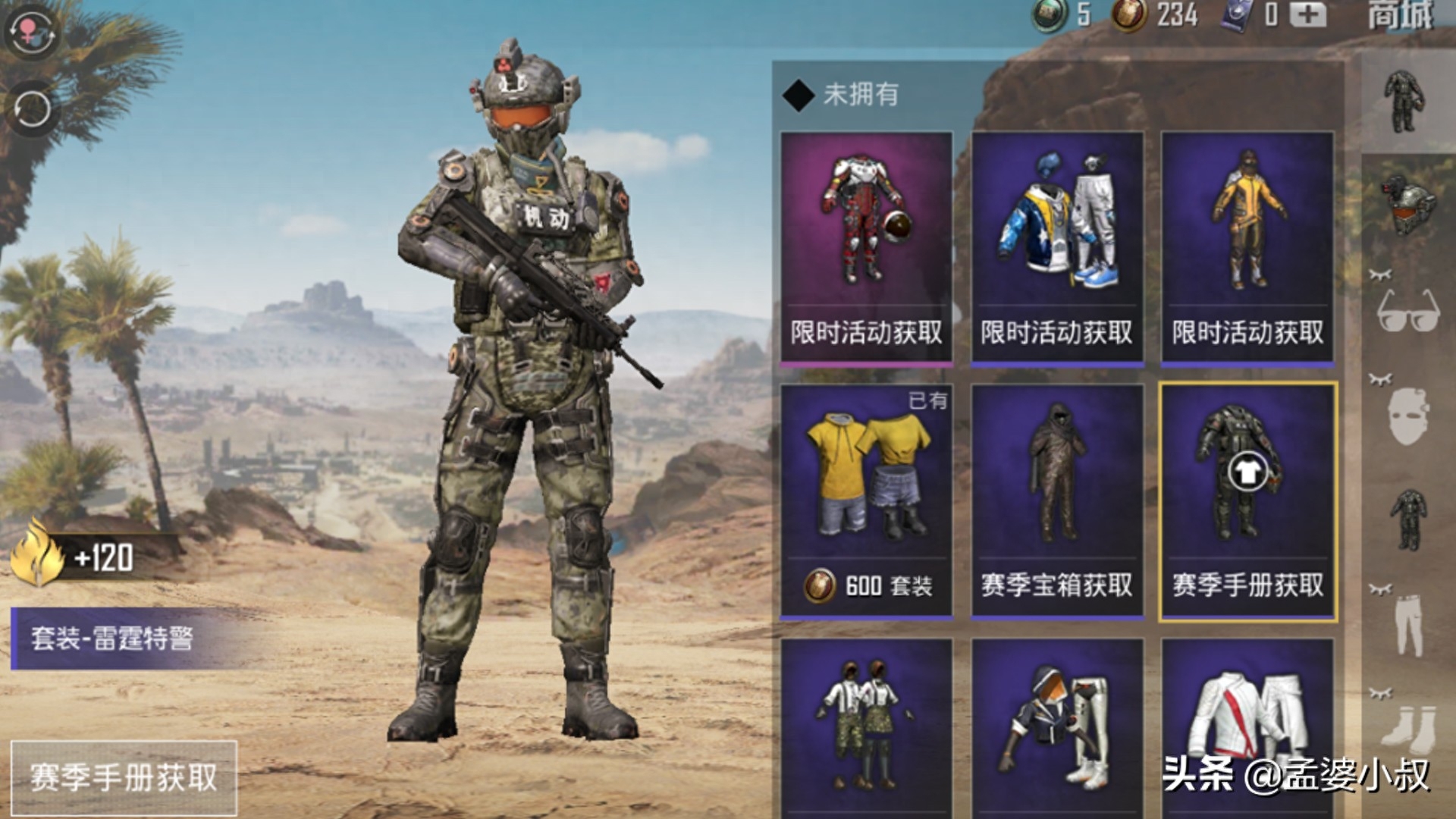
Task: Open the glasses category tab
Action: point(1407,311)
